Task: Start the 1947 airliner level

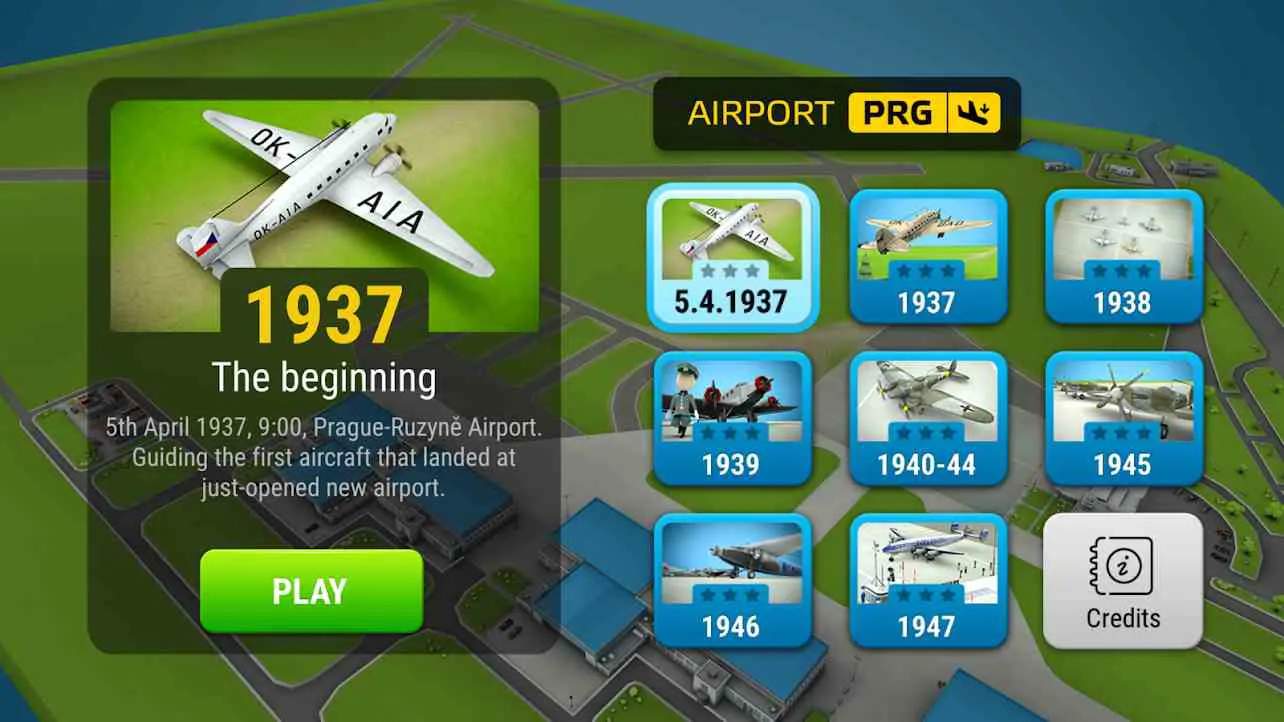Action: 928,578
